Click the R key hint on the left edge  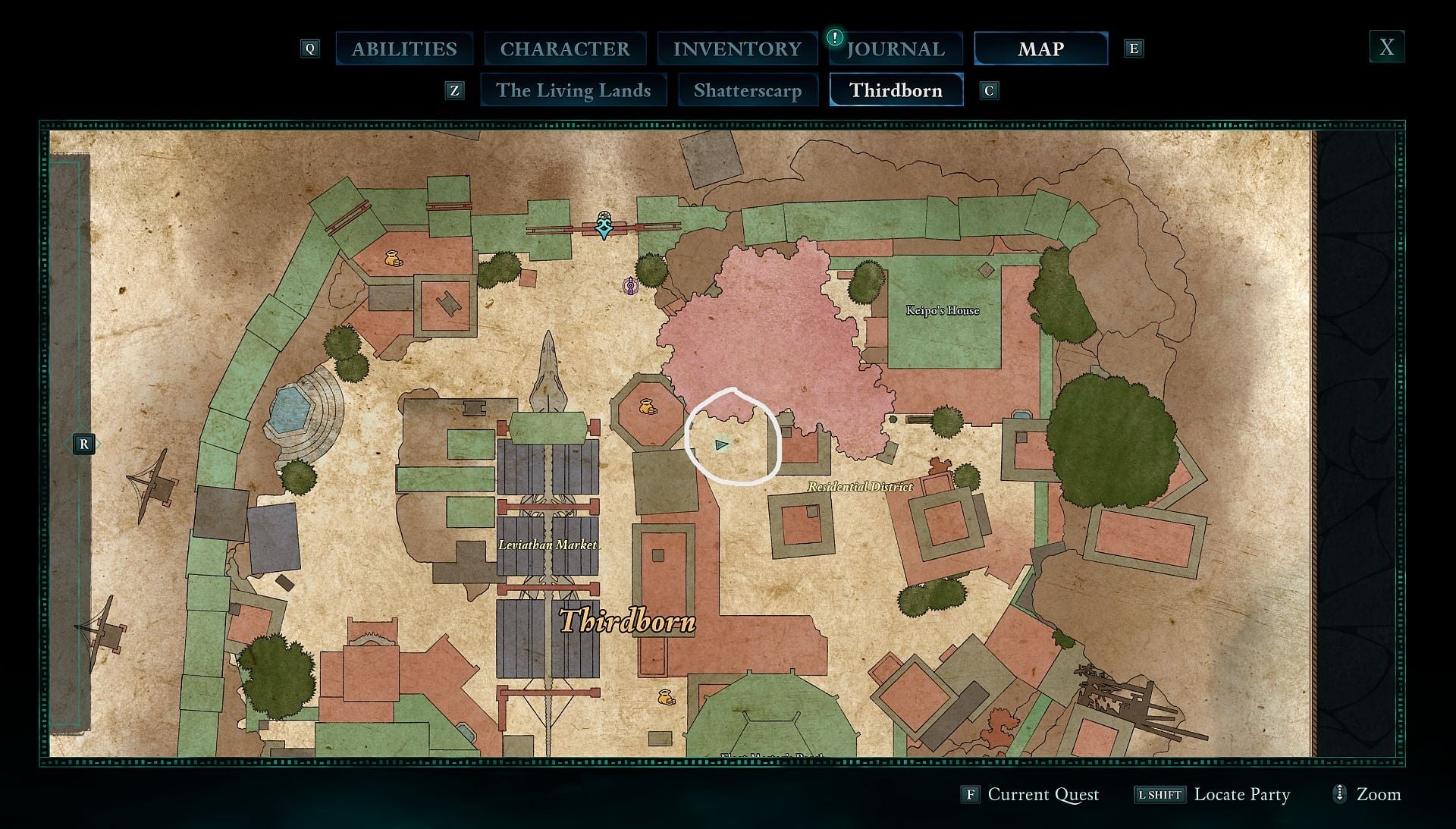pos(83,445)
